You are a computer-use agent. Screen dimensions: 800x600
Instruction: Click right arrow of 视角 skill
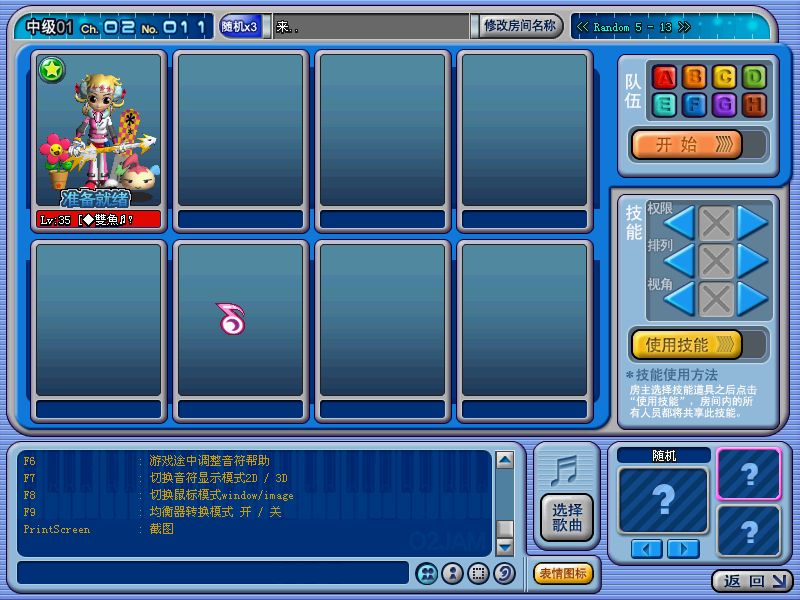(x=752, y=298)
